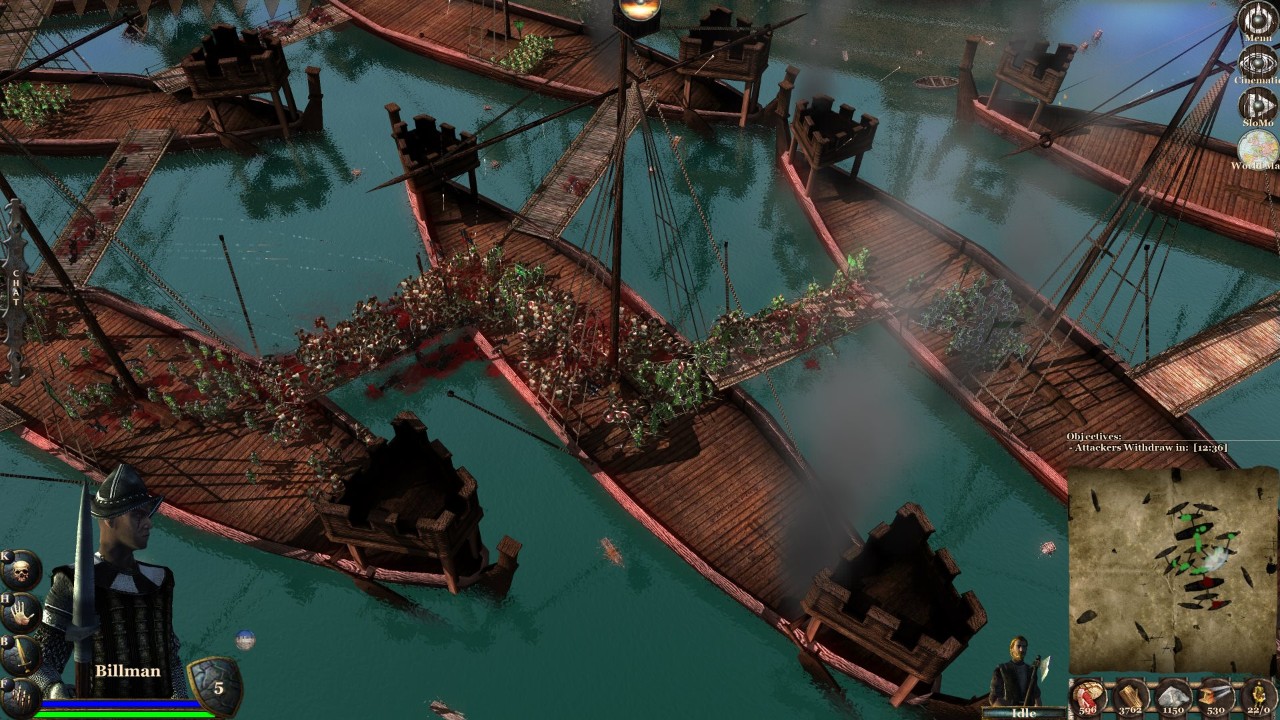This screenshot has height=720, width=1280.
Task: Click the squad shield showing 5
Action: click(213, 686)
